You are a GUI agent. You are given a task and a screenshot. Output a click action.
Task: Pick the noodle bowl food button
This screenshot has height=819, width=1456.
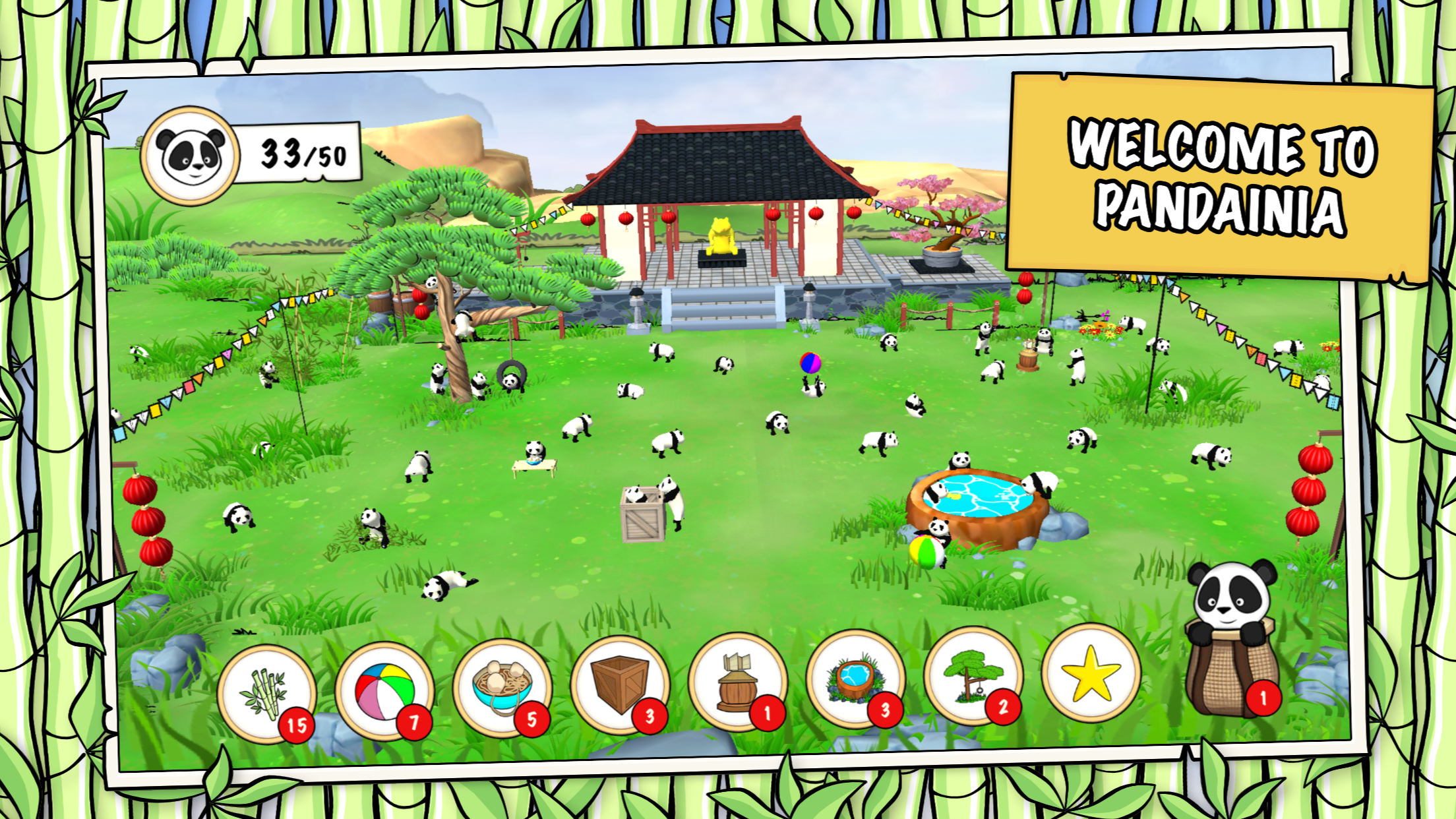click(502, 687)
